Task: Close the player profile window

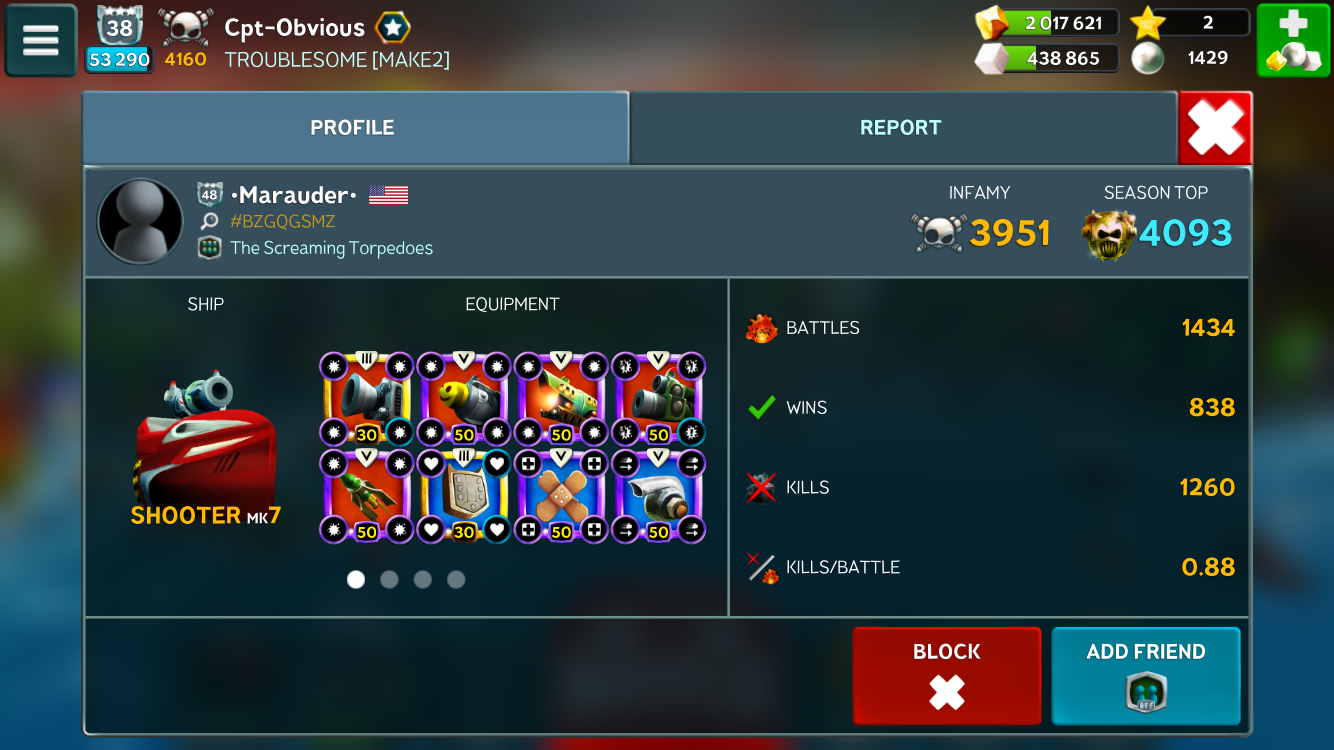Action: [1215, 128]
